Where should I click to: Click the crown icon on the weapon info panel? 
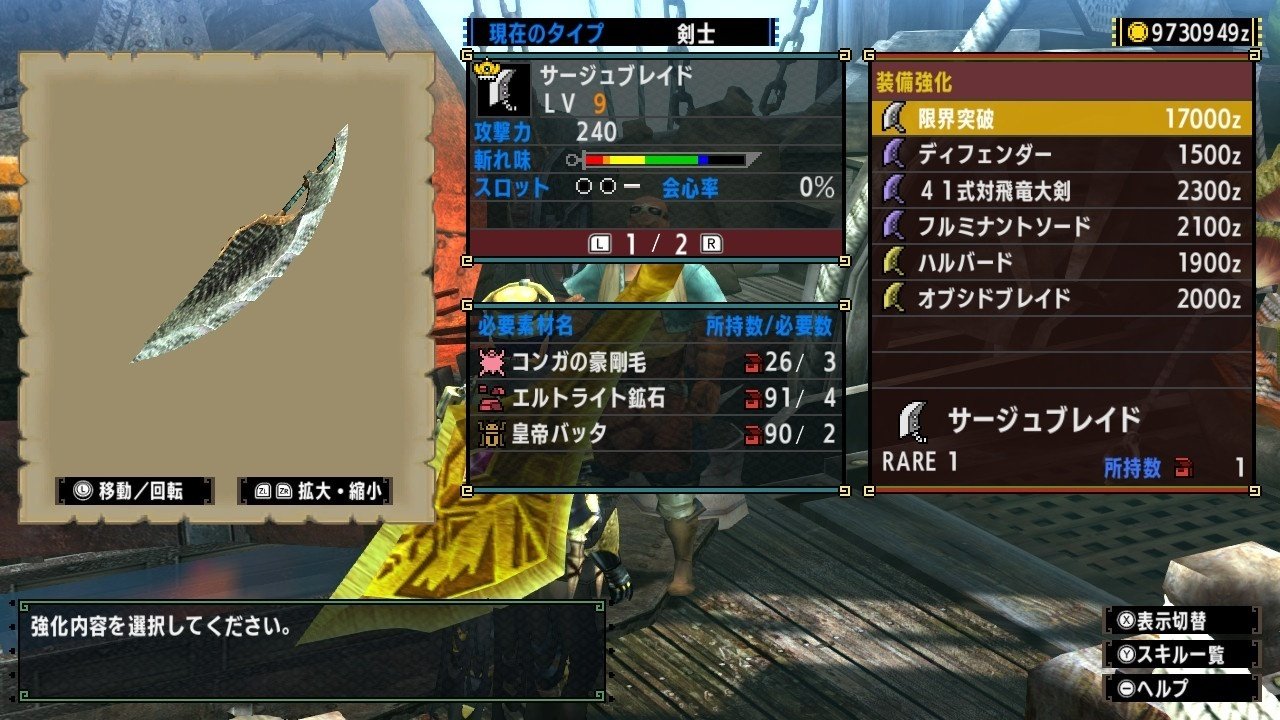(486, 68)
